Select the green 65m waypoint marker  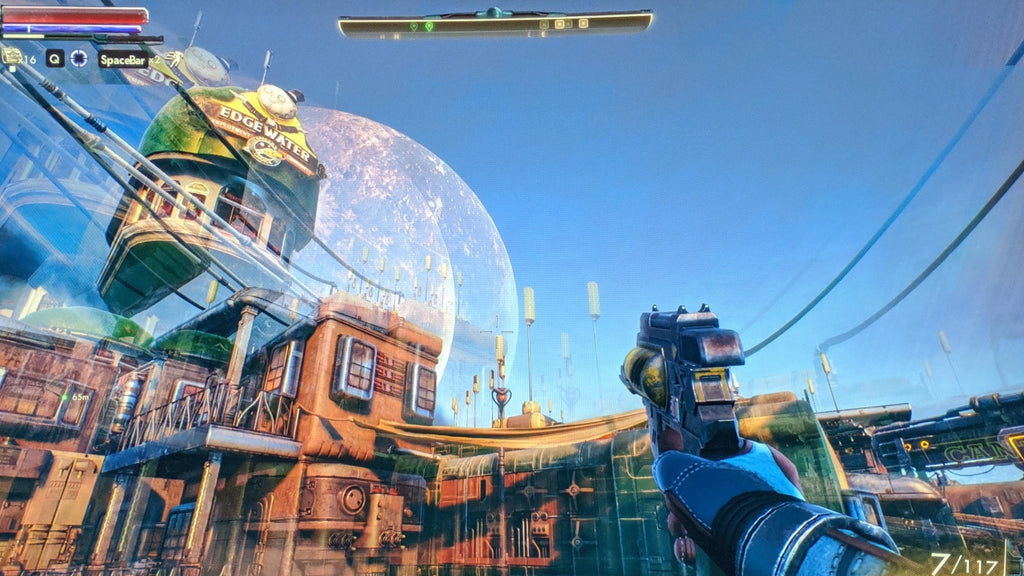point(64,397)
